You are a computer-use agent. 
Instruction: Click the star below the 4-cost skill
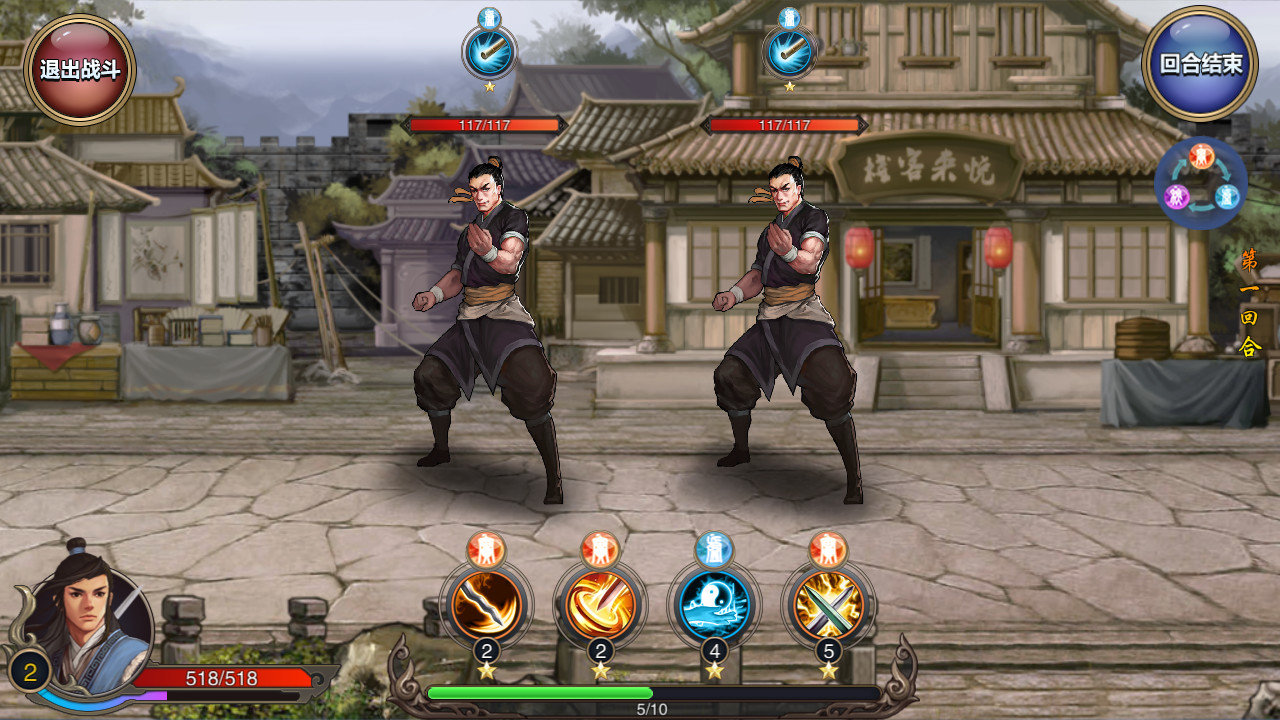[716, 668]
